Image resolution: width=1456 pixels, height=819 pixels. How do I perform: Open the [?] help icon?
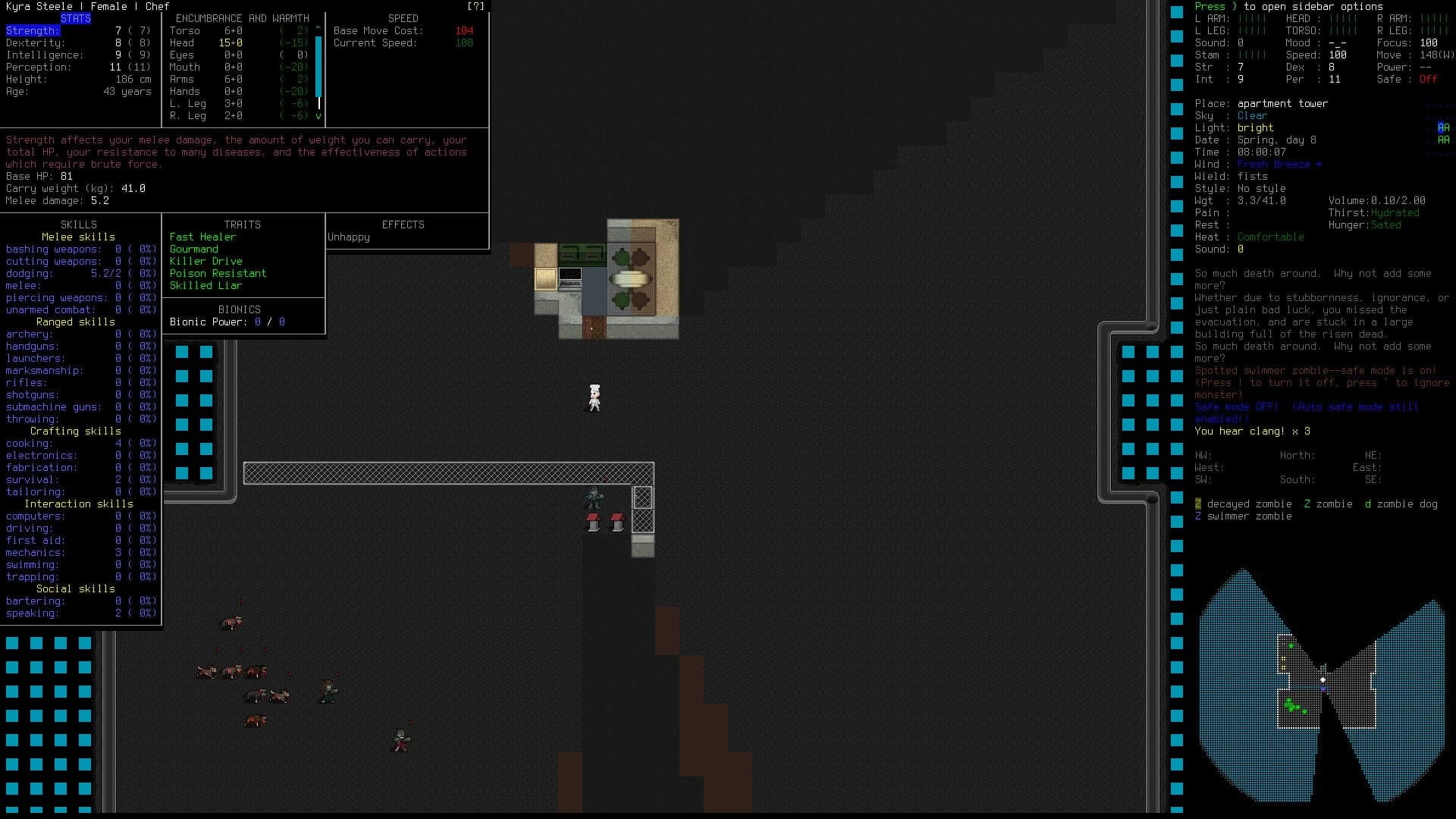tap(475, 6)
